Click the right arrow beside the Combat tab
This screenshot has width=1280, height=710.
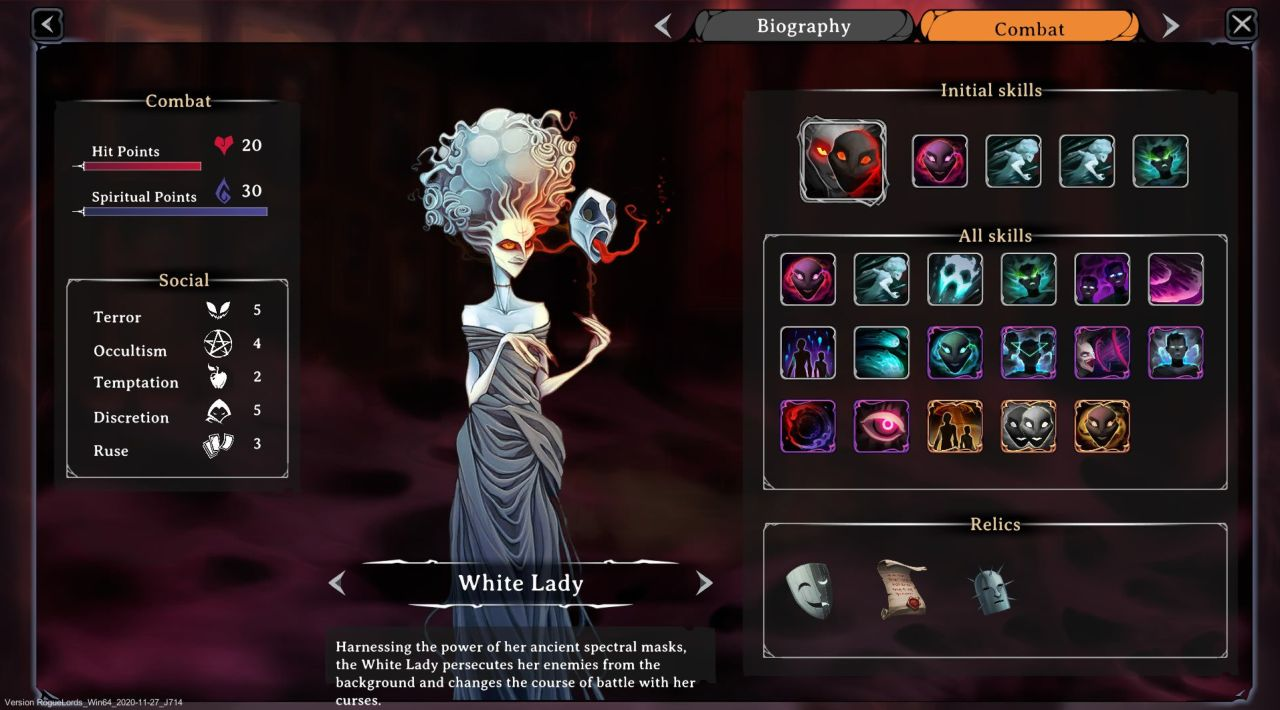click(x=1170, y=26)
